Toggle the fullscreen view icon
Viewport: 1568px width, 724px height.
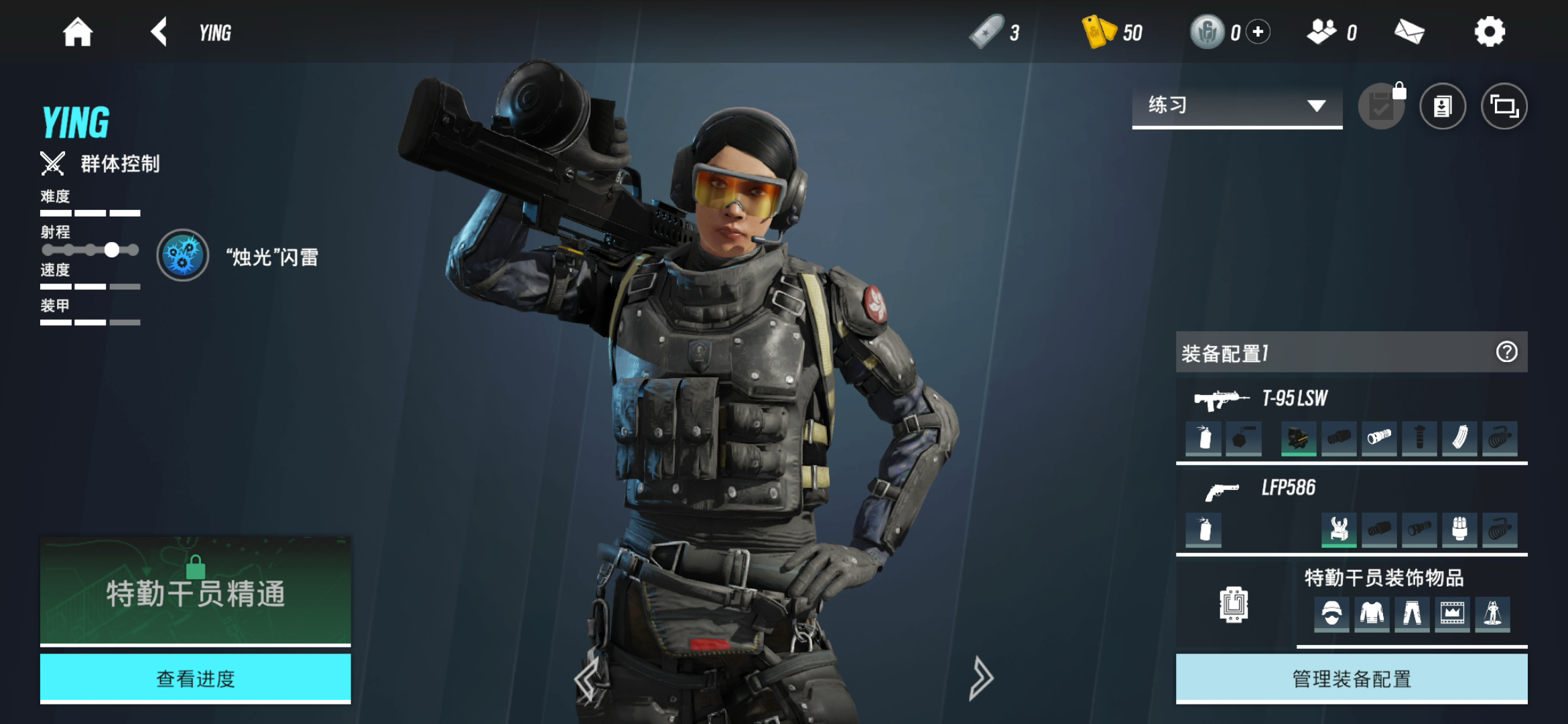[x=1504, y=106]
